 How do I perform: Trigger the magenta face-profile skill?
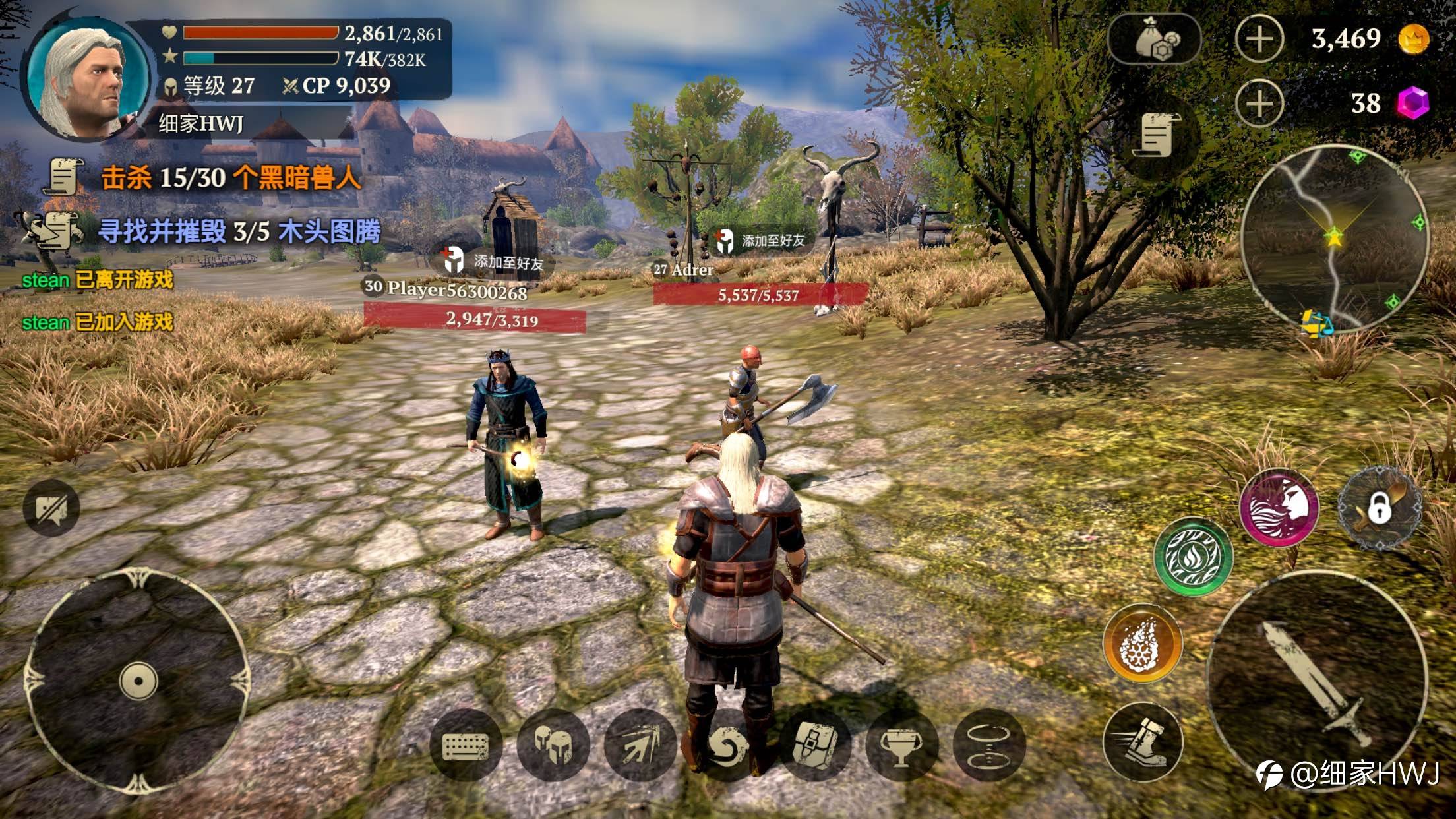point(1279,508)
